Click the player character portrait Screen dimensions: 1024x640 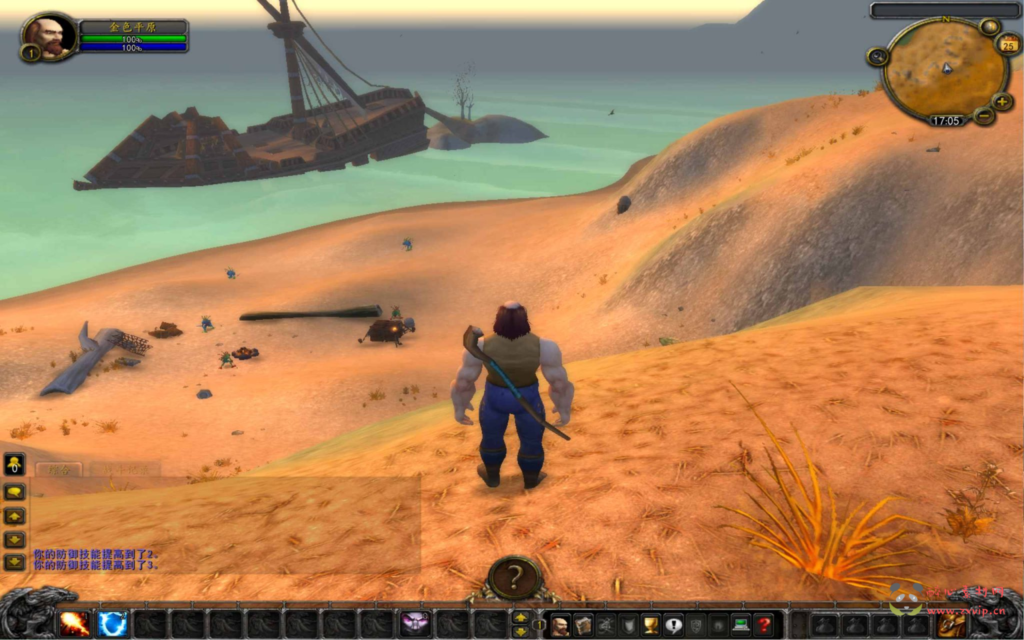coord(48,37)
